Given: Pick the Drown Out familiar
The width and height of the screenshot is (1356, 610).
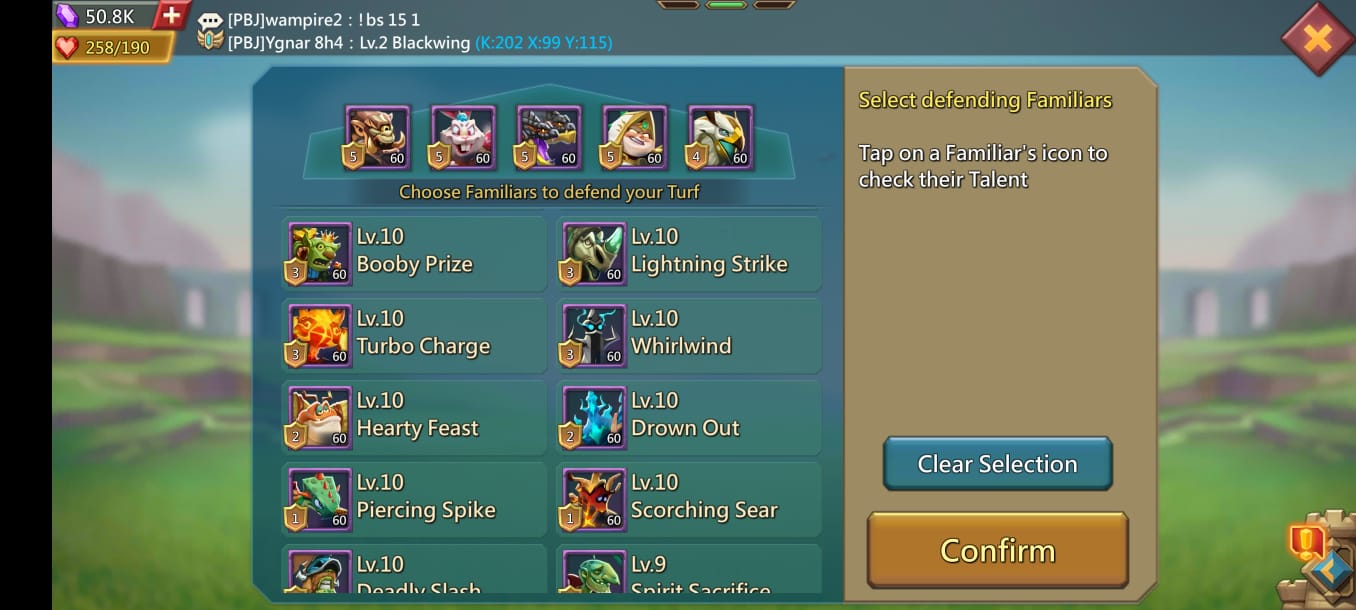Looking at the screenshot, I should [x=689, y=418].
